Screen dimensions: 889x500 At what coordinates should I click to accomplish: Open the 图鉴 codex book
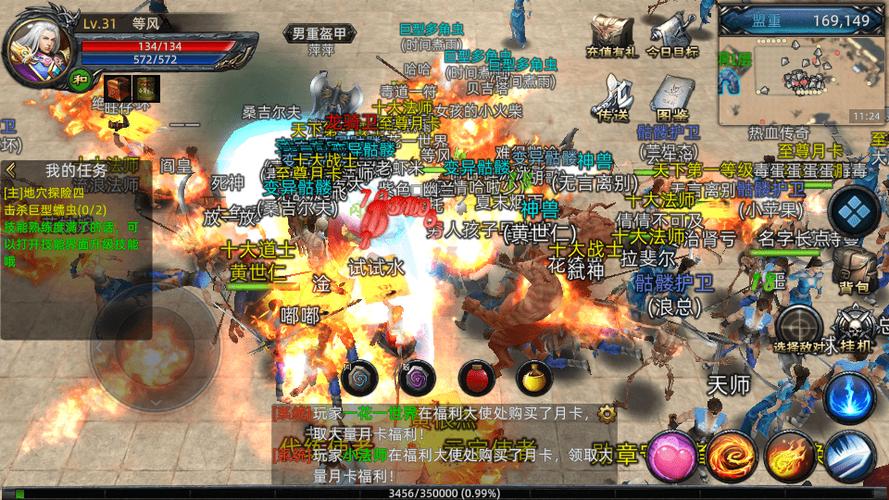tap(672, 97)
